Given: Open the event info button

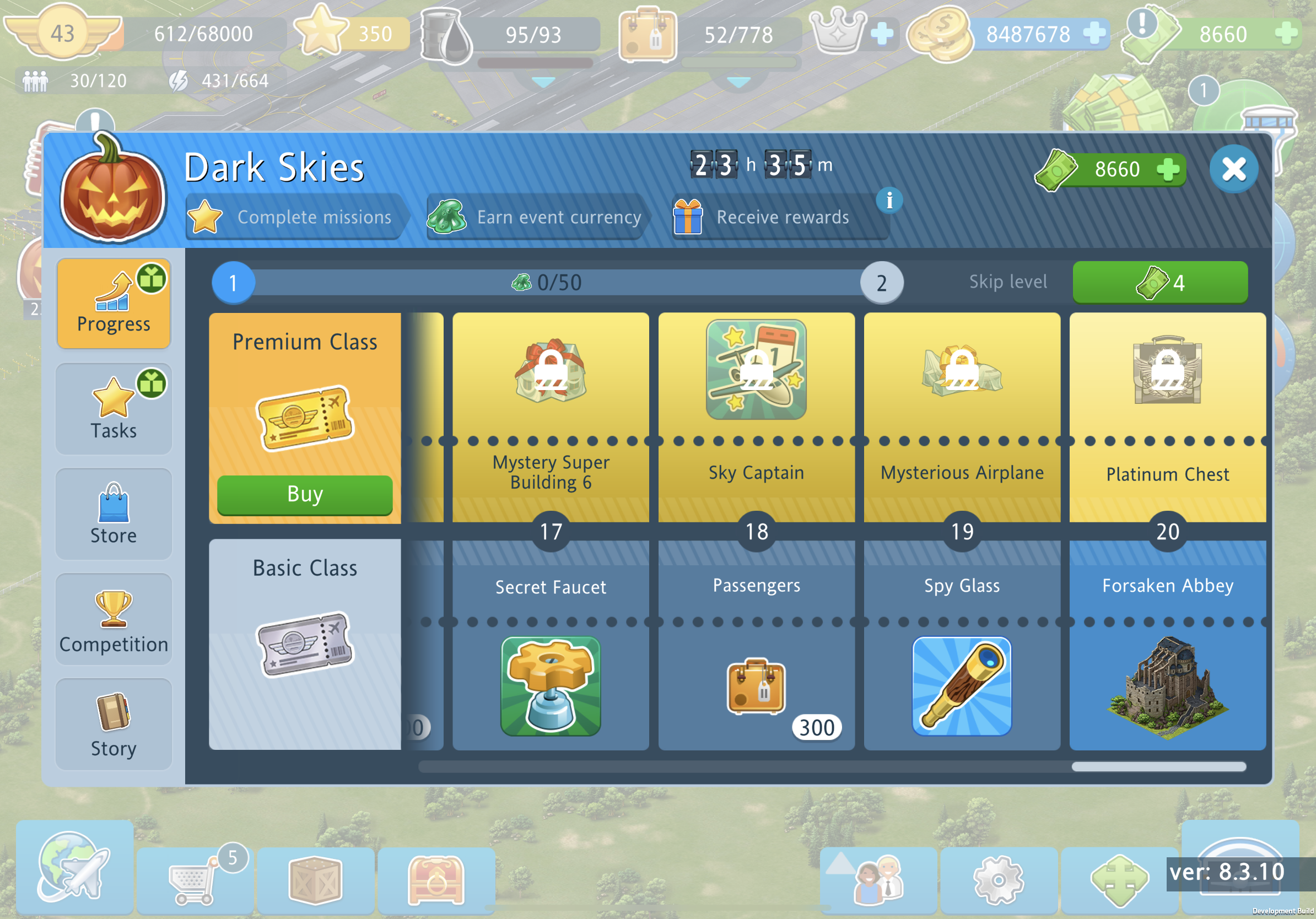Looking at the screenshot, I should tap(889, 201).
